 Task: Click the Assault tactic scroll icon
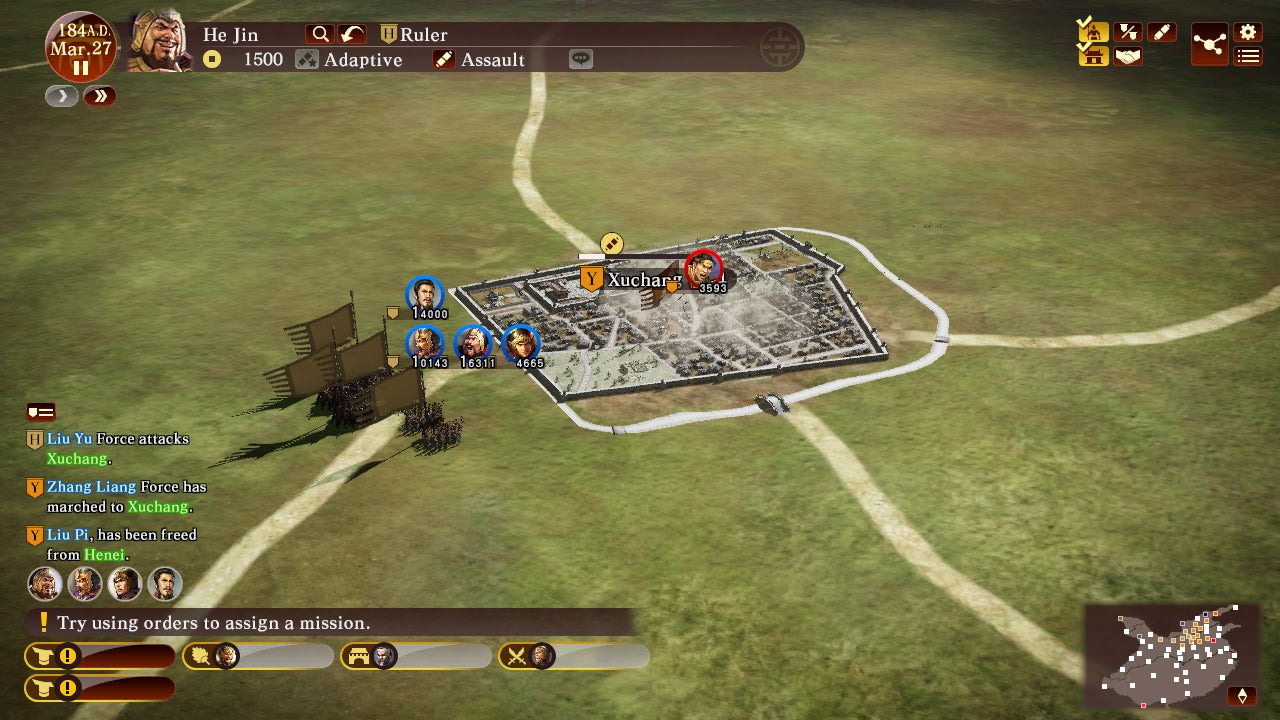(443, 59)
